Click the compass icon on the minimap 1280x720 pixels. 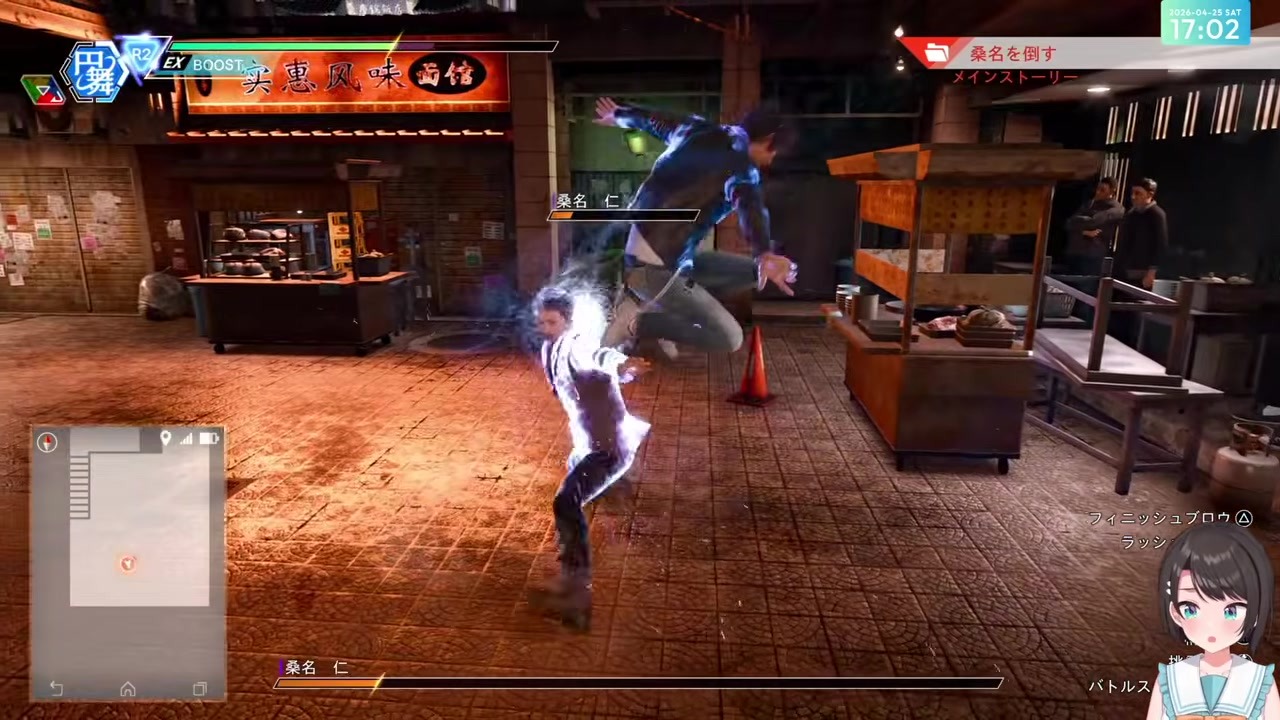[x=47, y=442]
